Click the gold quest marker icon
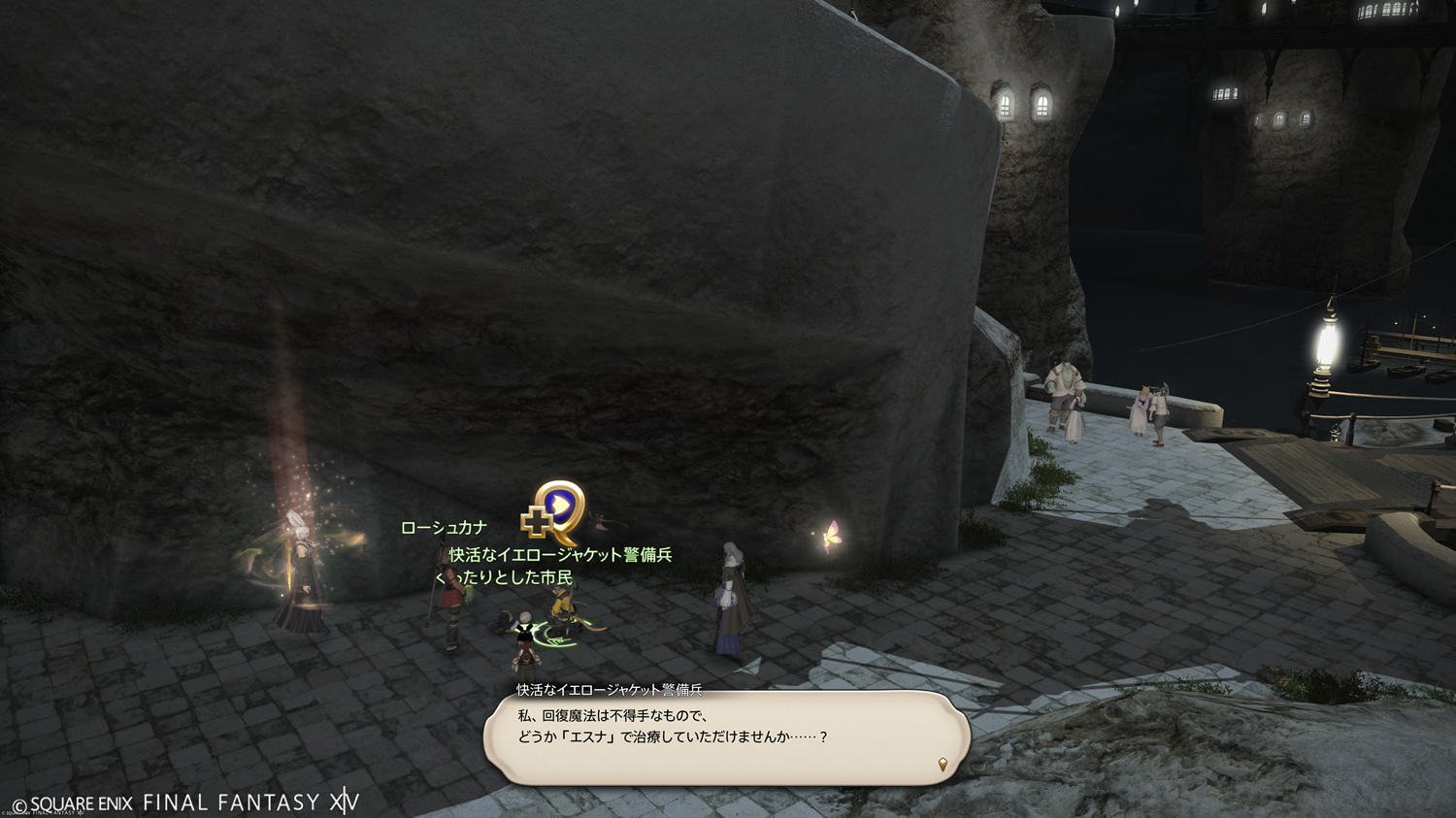The height and width of the screenshot is (818, 1456). 554,512
